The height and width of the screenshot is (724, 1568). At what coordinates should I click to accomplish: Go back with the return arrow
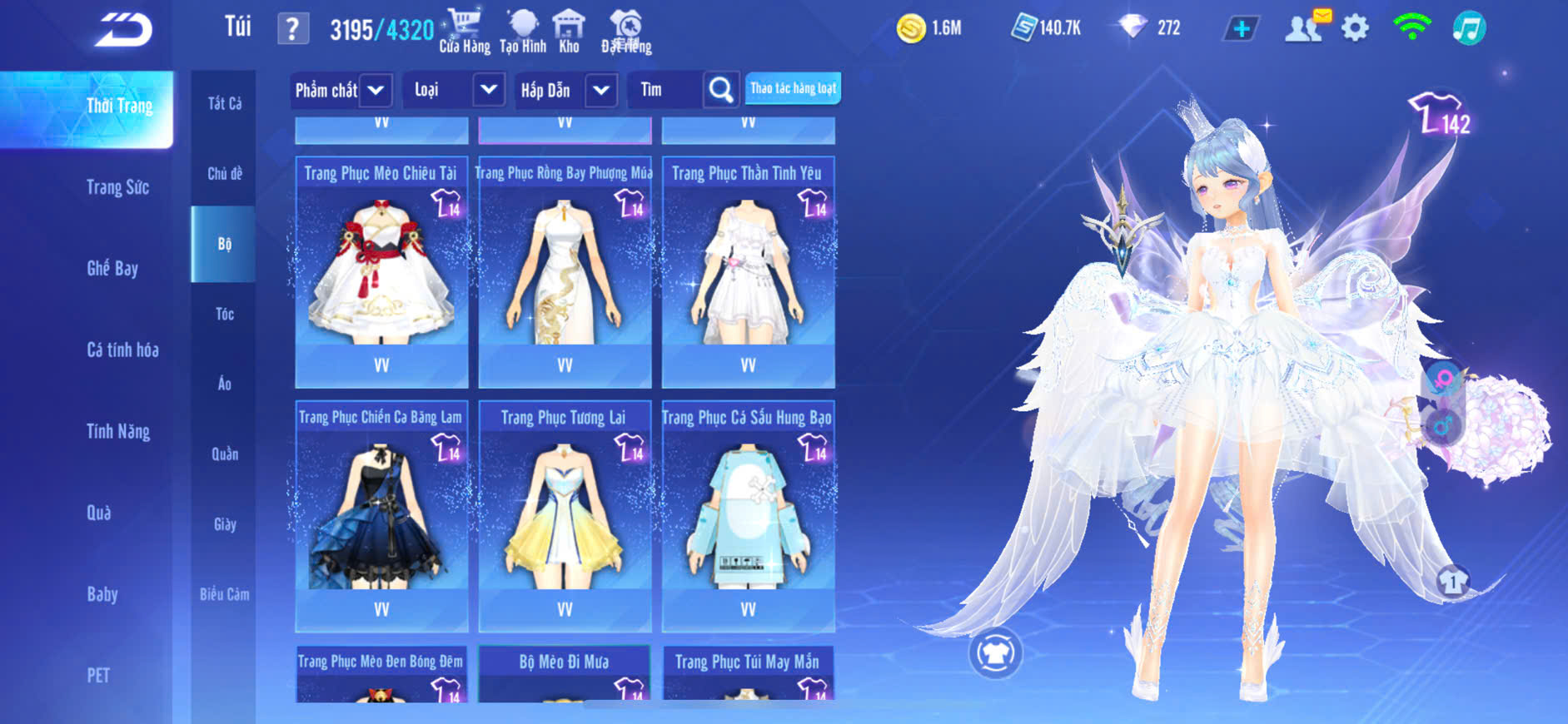coord(123,30)
